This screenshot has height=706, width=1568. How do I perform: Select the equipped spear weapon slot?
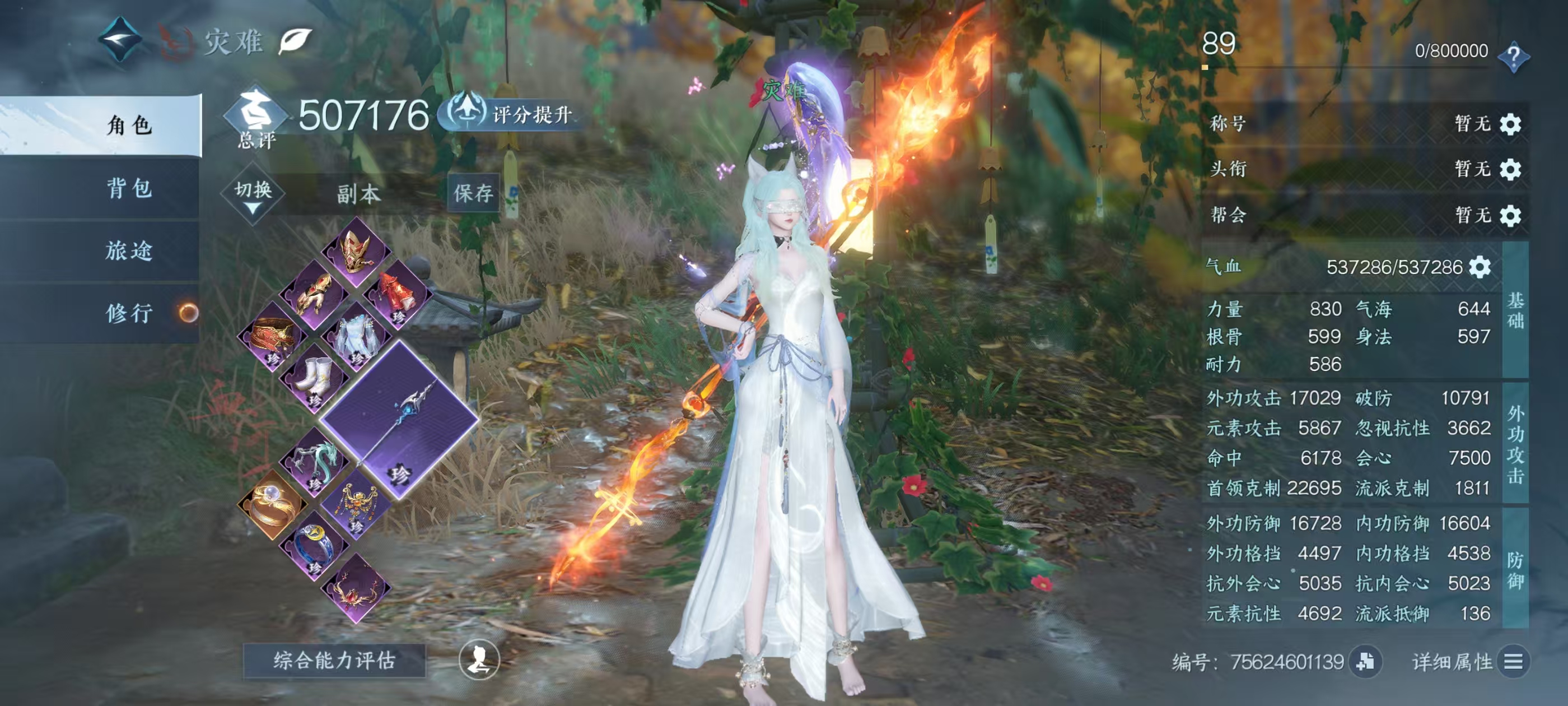click(400, 420)
